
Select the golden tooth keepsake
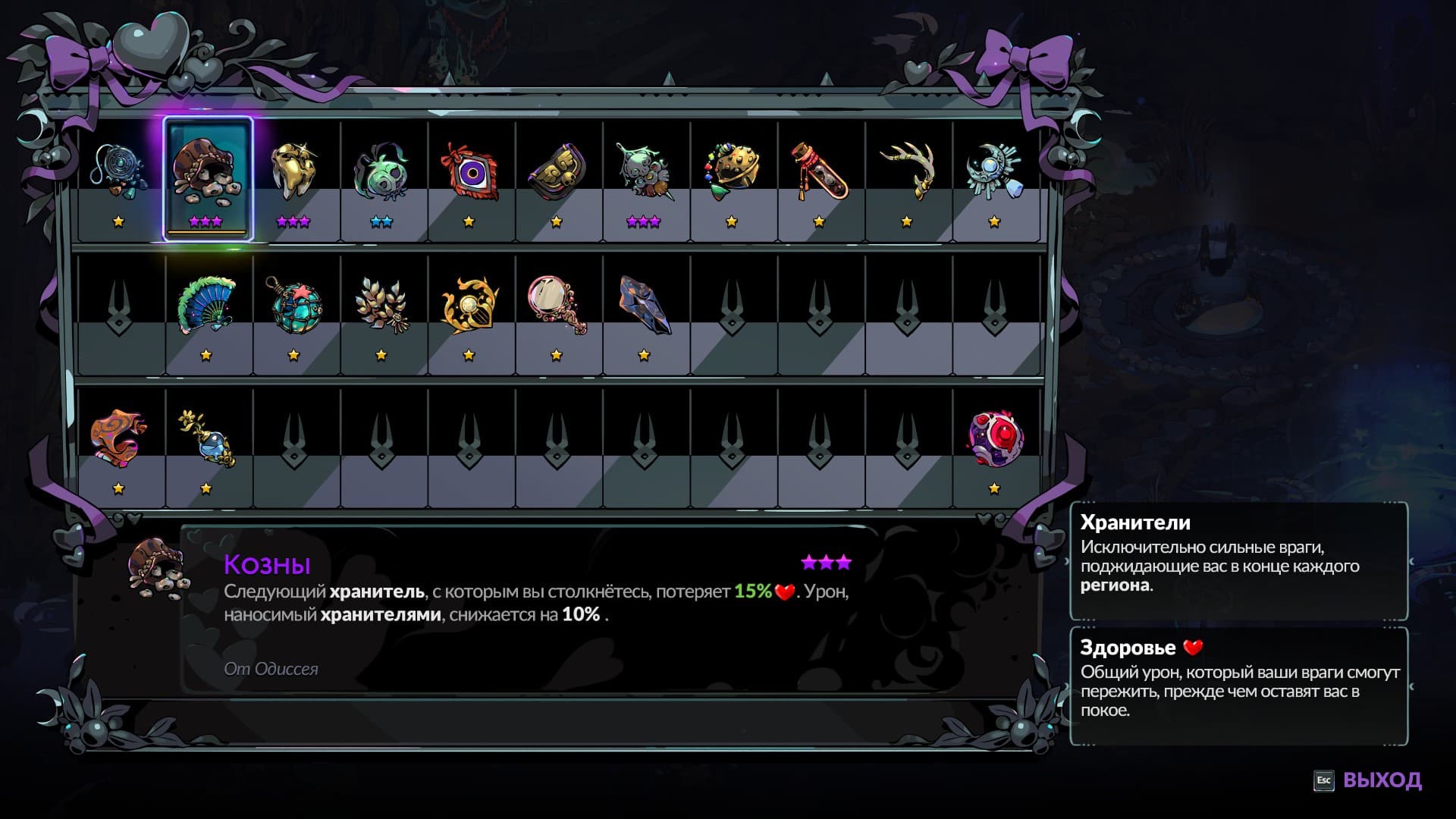(x=293, y=168)
